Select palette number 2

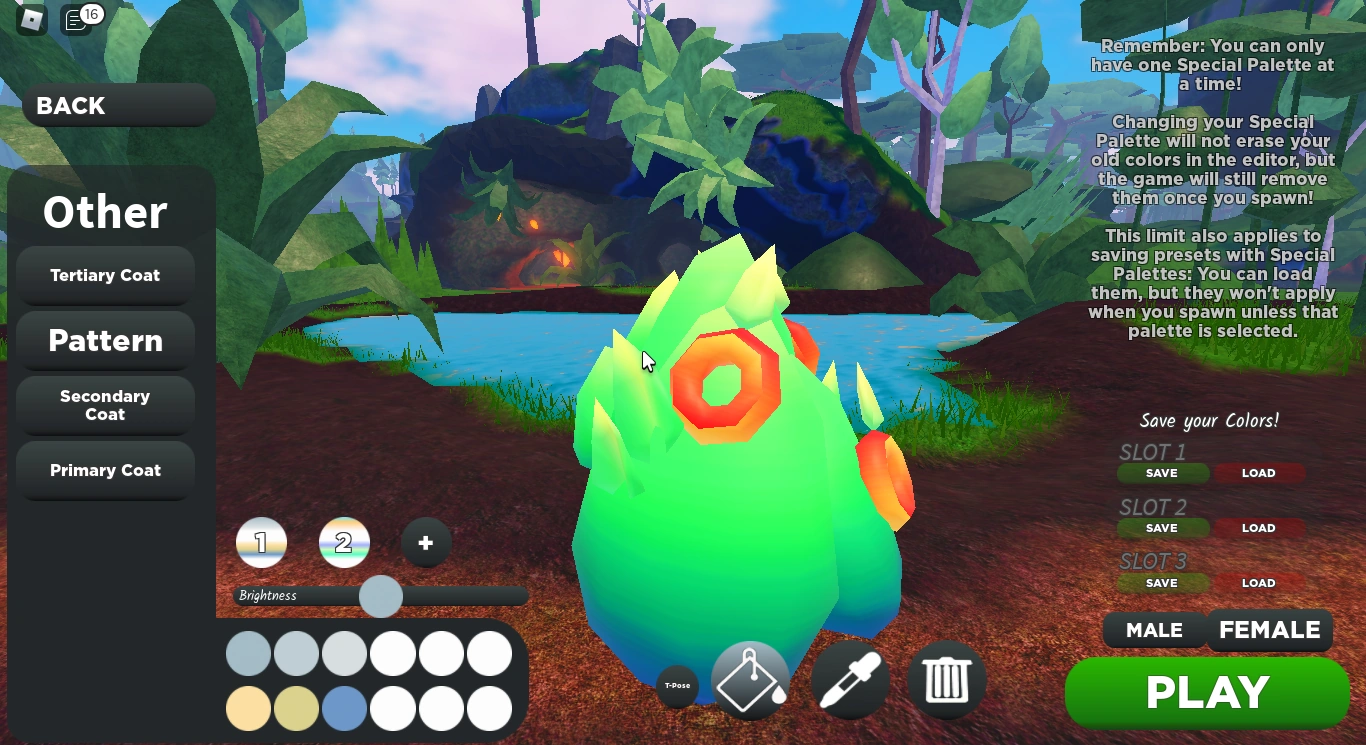point(344,542)
